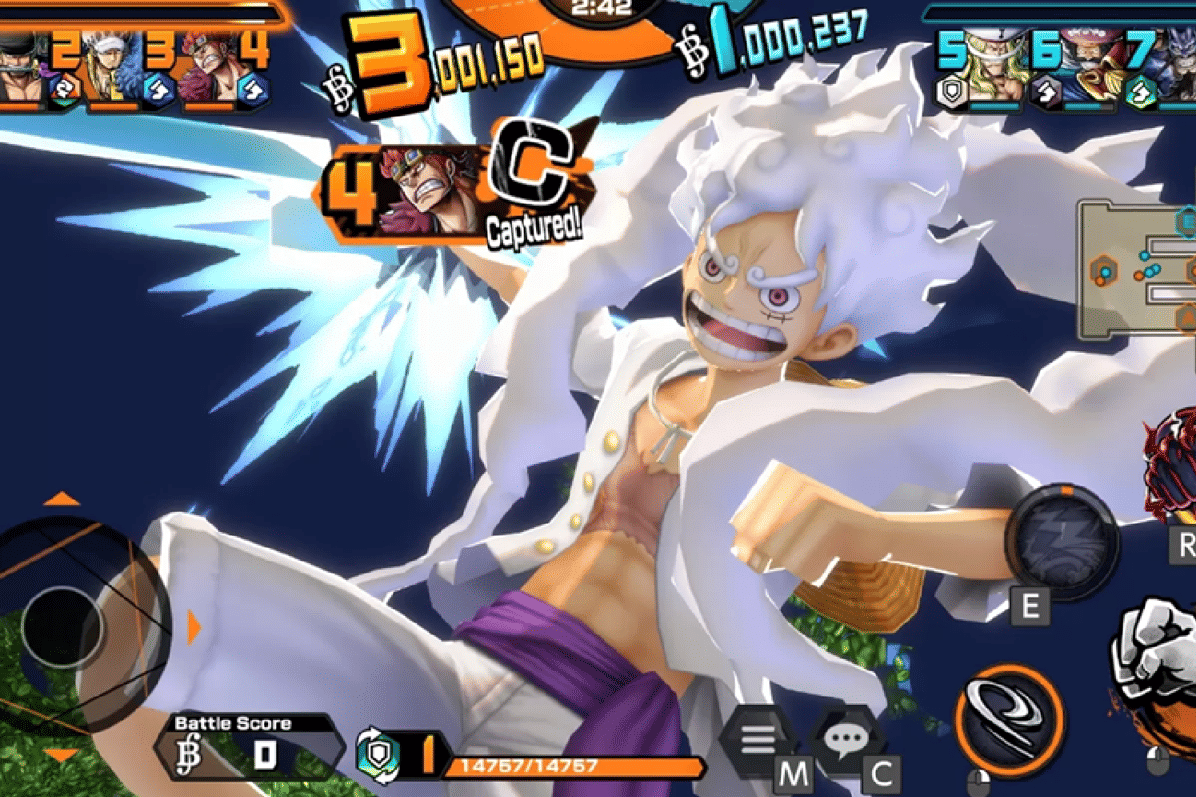Select Law's portrait numbered 2
1196x797 pixels.
point(110,68)
